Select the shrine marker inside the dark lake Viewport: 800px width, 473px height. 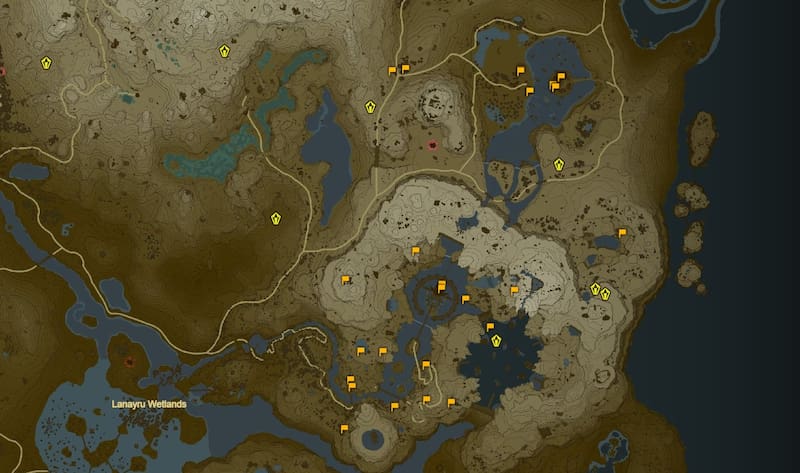click(496, 341)
